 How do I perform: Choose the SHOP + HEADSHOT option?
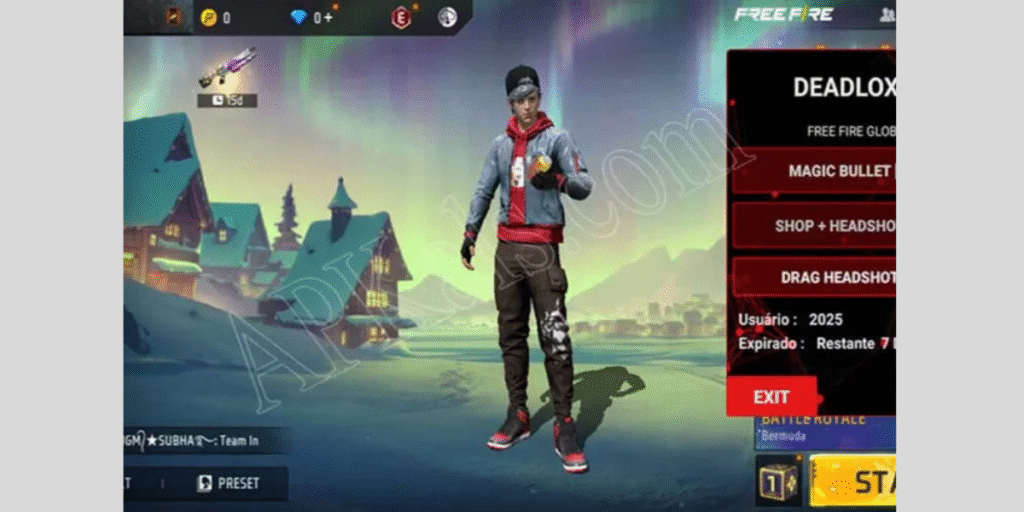(x=814, y=226)
